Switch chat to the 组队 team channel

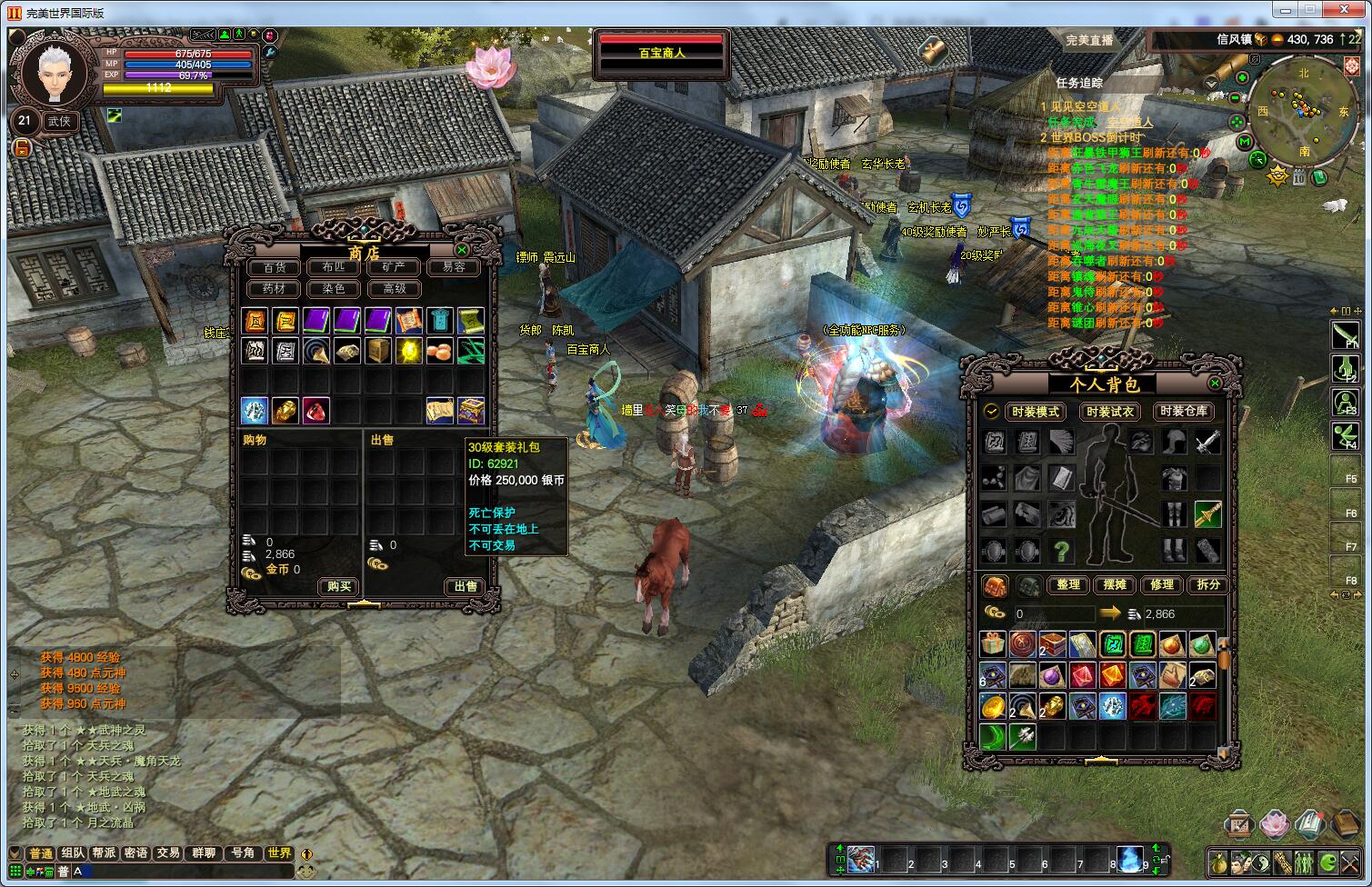point(72,853)
